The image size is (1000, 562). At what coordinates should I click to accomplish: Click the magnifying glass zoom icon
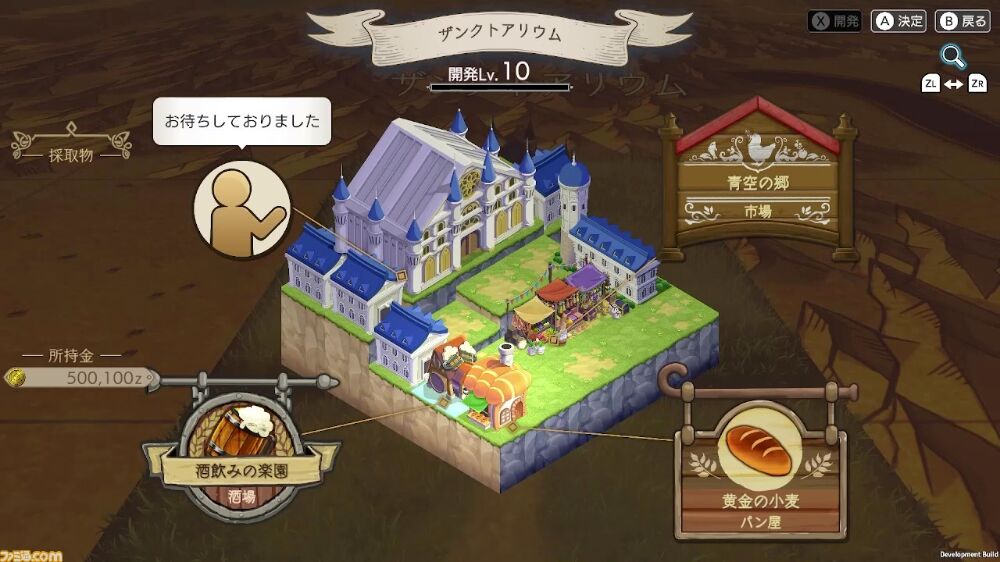951,56
